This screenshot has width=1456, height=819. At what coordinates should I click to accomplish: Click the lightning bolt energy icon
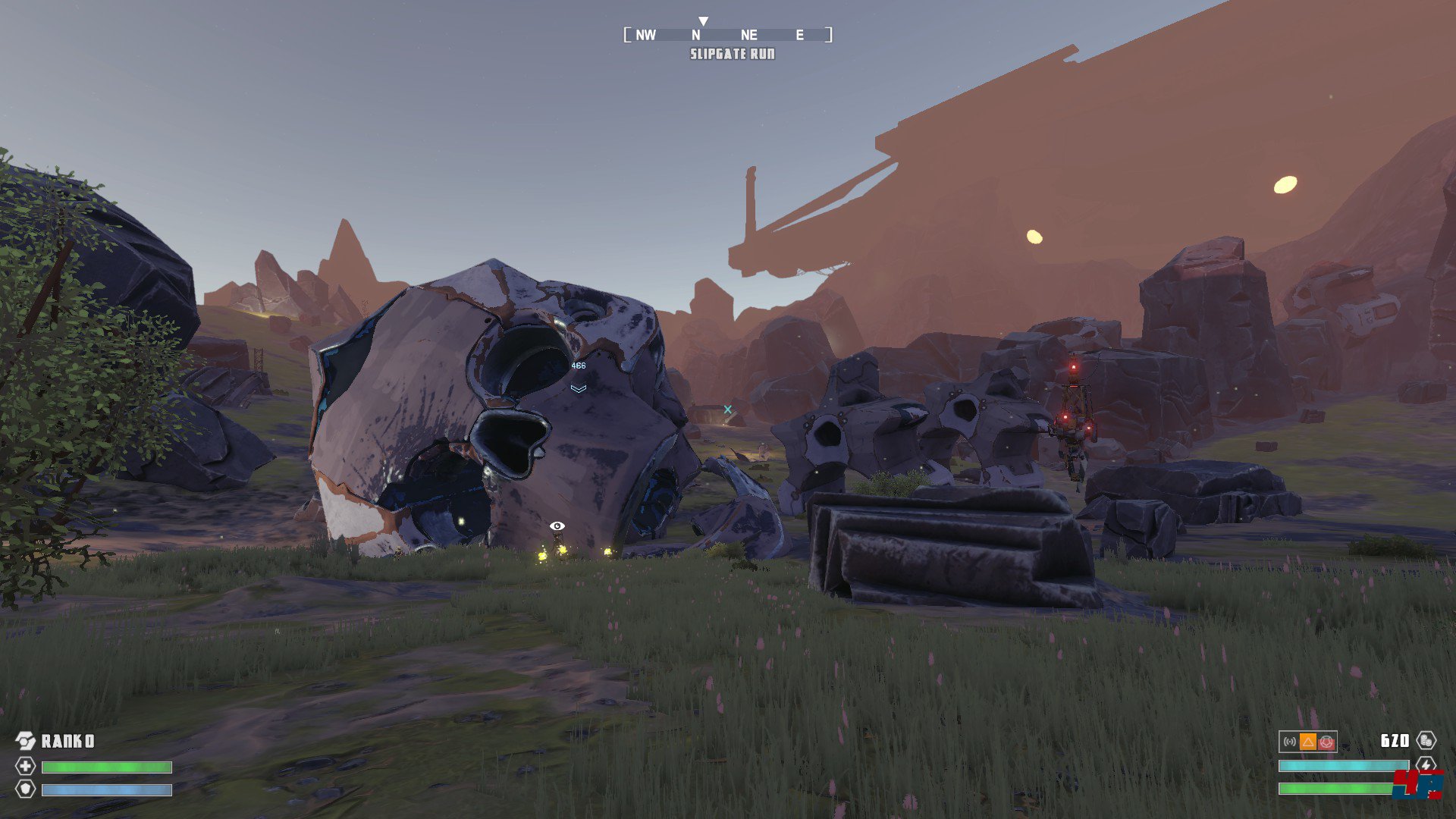tap(1426, 765)
